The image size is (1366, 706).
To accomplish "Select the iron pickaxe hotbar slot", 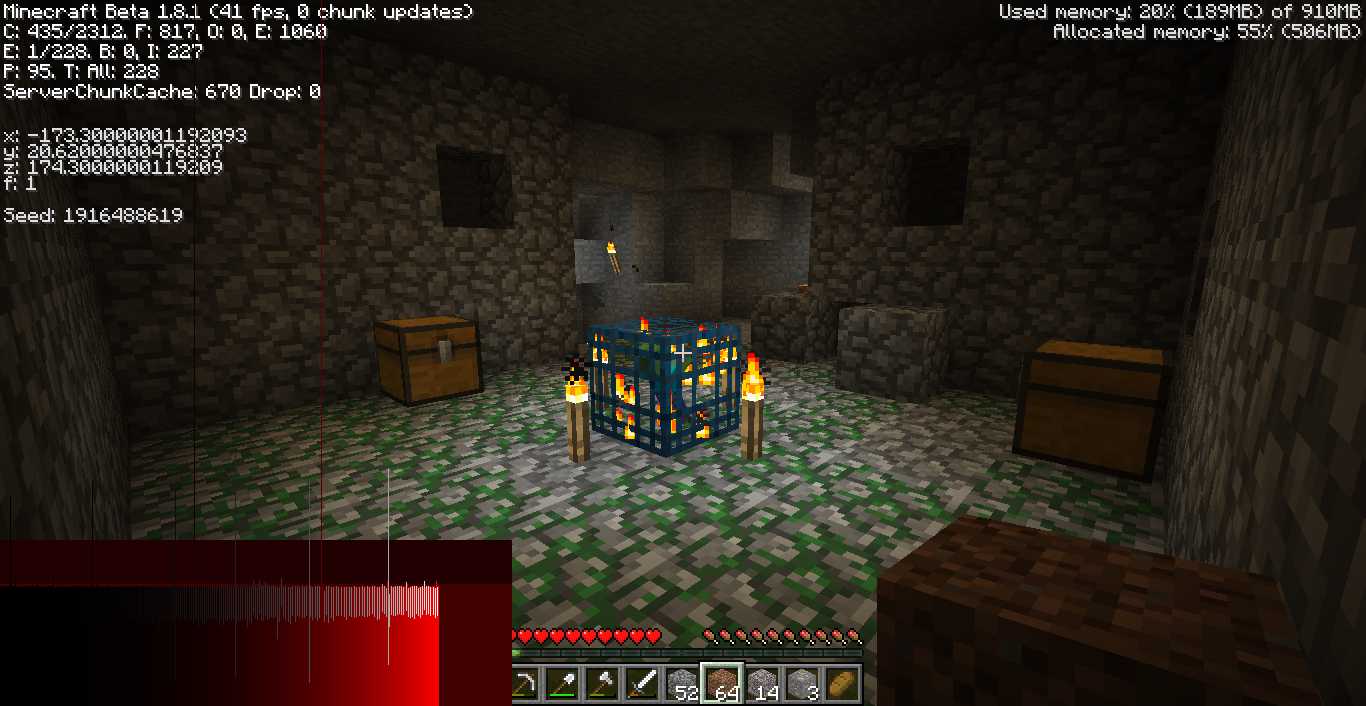I will pyautogui.click(x=526, y=683).
